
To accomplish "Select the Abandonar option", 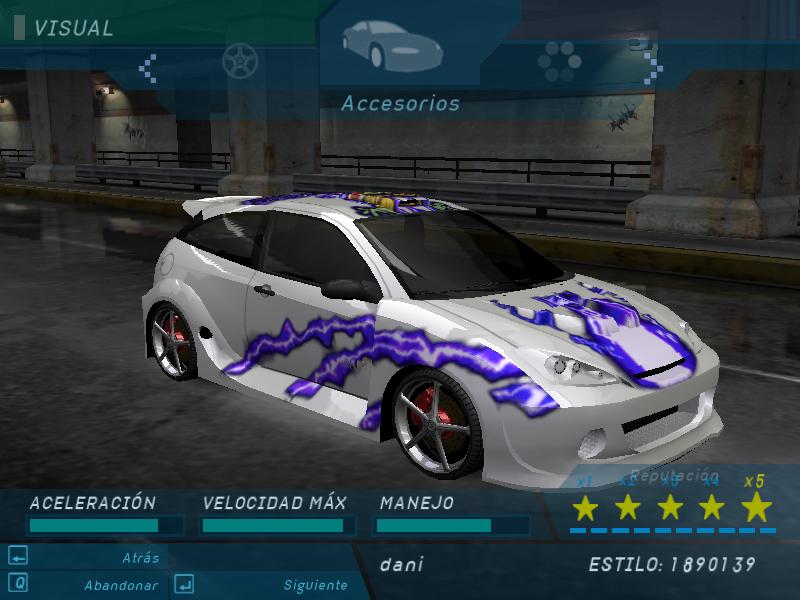I will 118,585.
